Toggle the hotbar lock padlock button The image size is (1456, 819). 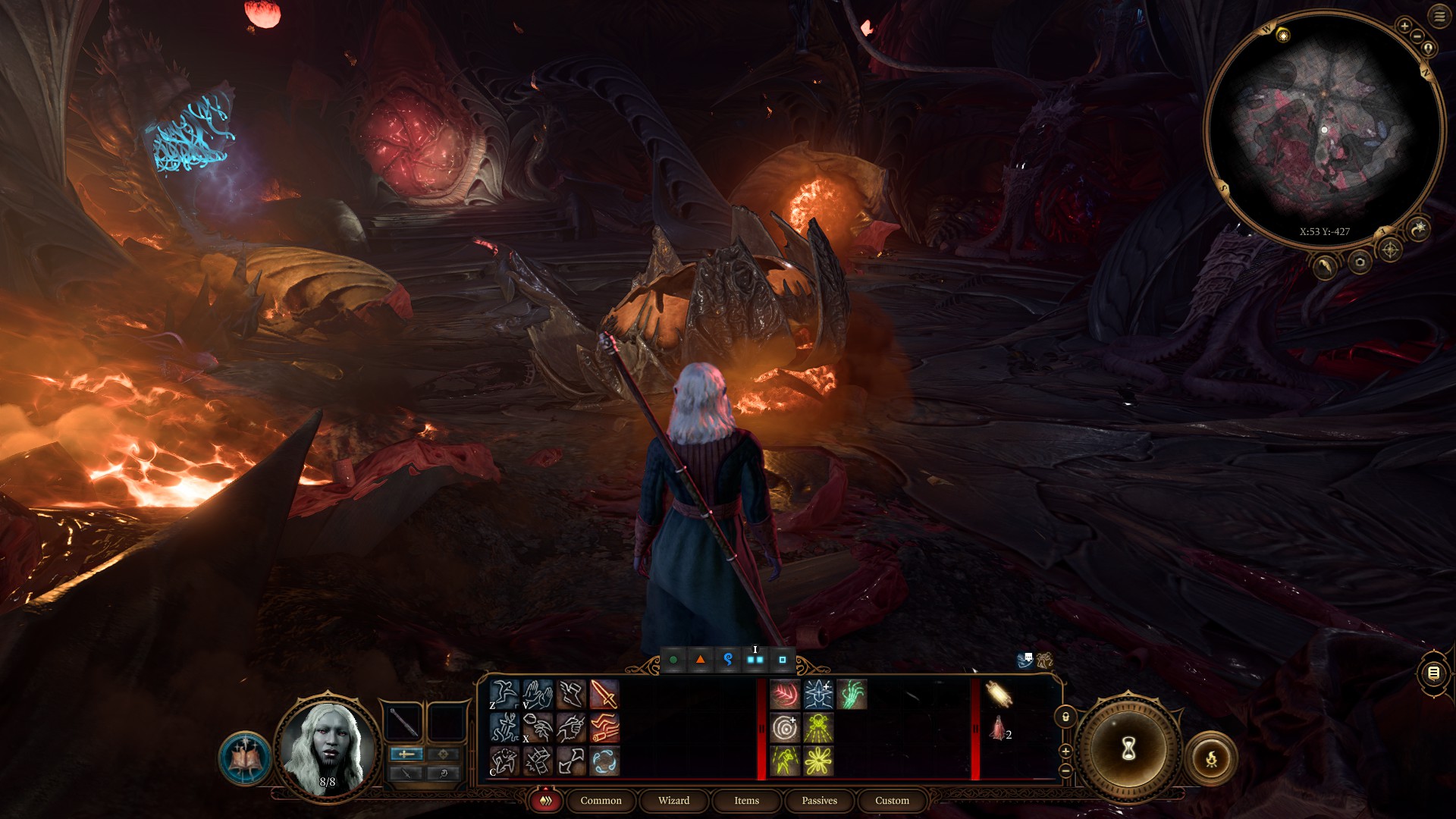click(x=1065, y=717)
